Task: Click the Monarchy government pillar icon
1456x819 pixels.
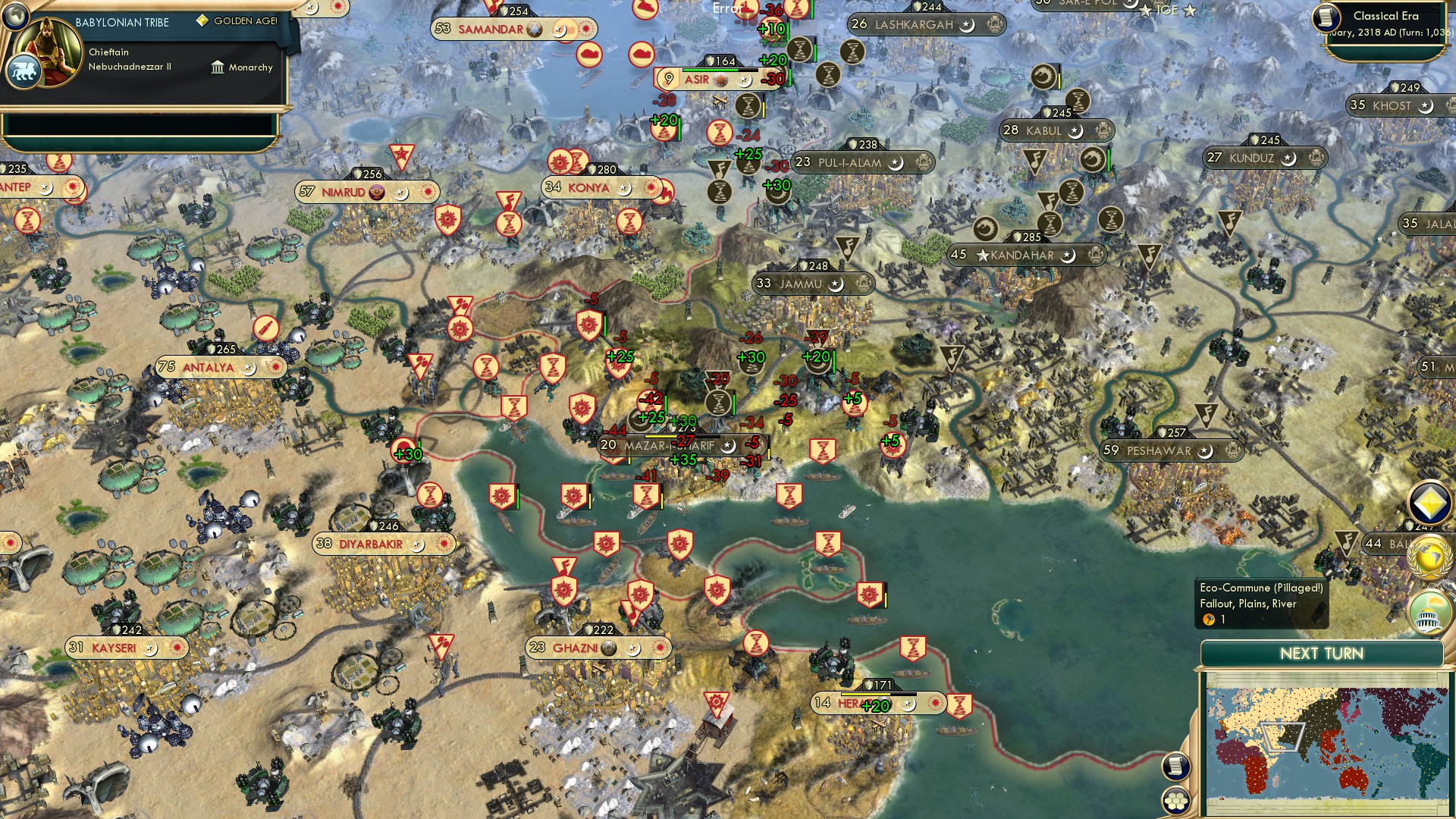Action: tap(218, 67)
